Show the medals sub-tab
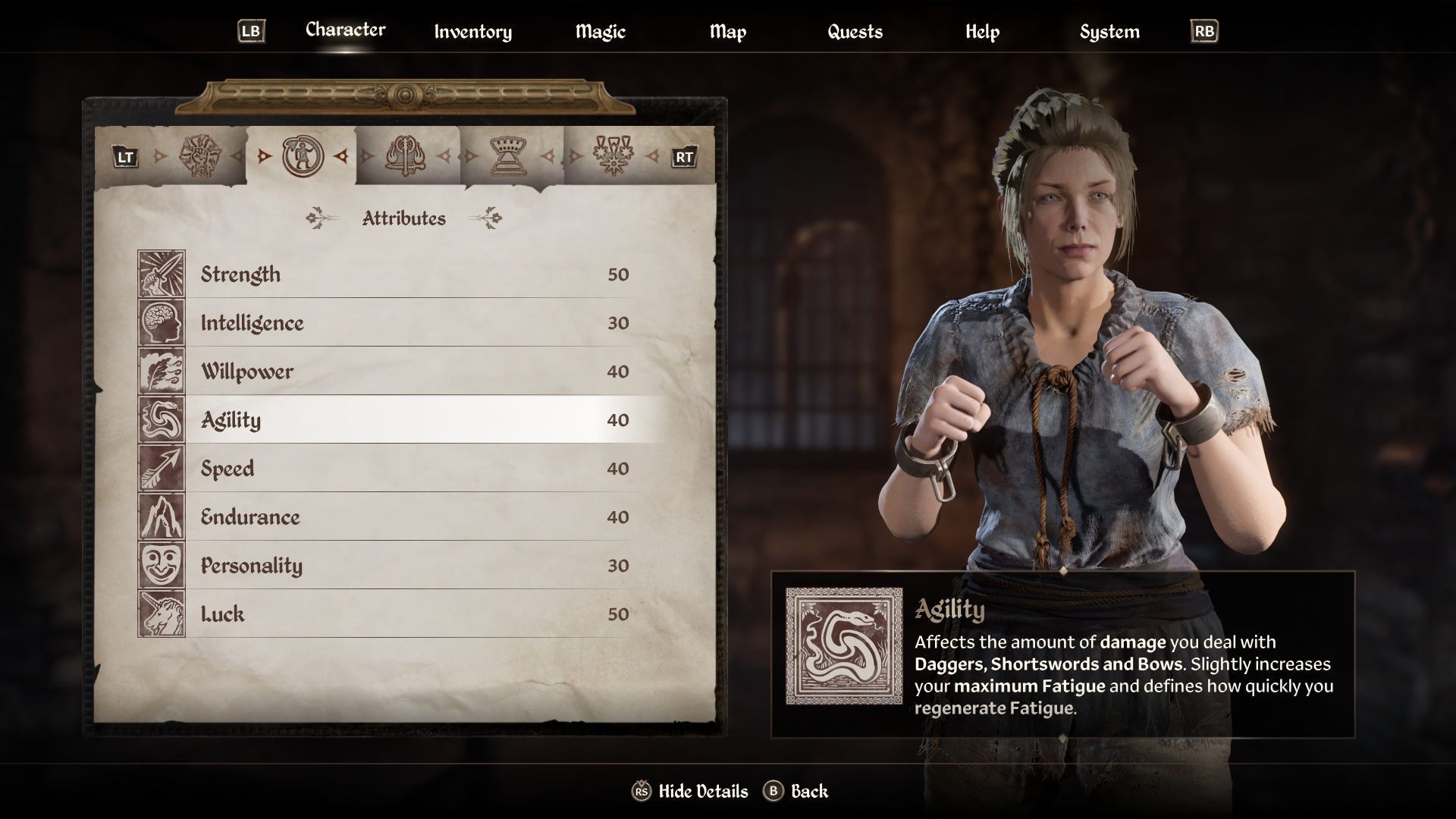This screenshot has width=1456, height=819. point(613,156)
